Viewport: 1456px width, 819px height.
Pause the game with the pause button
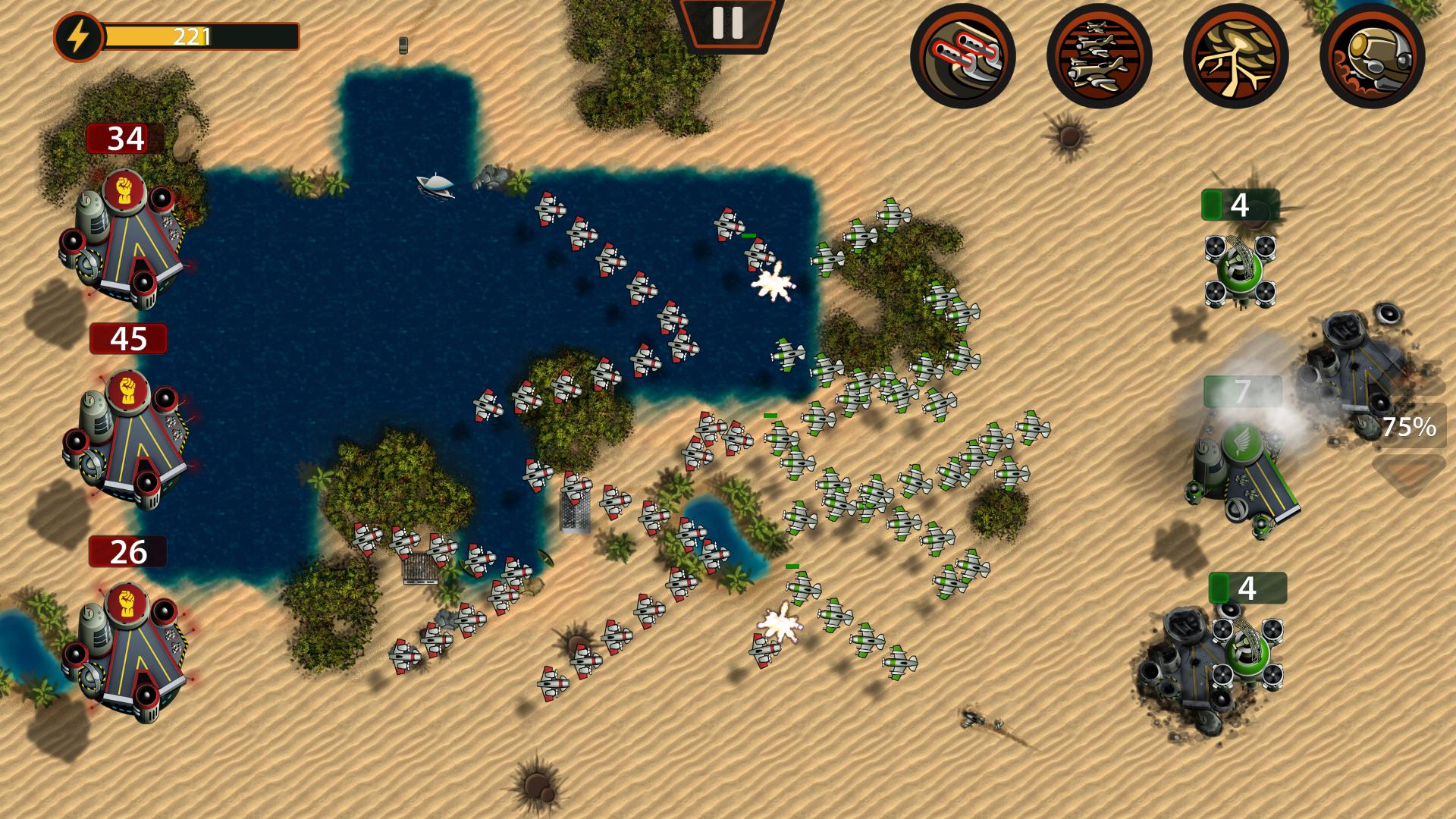726,23
